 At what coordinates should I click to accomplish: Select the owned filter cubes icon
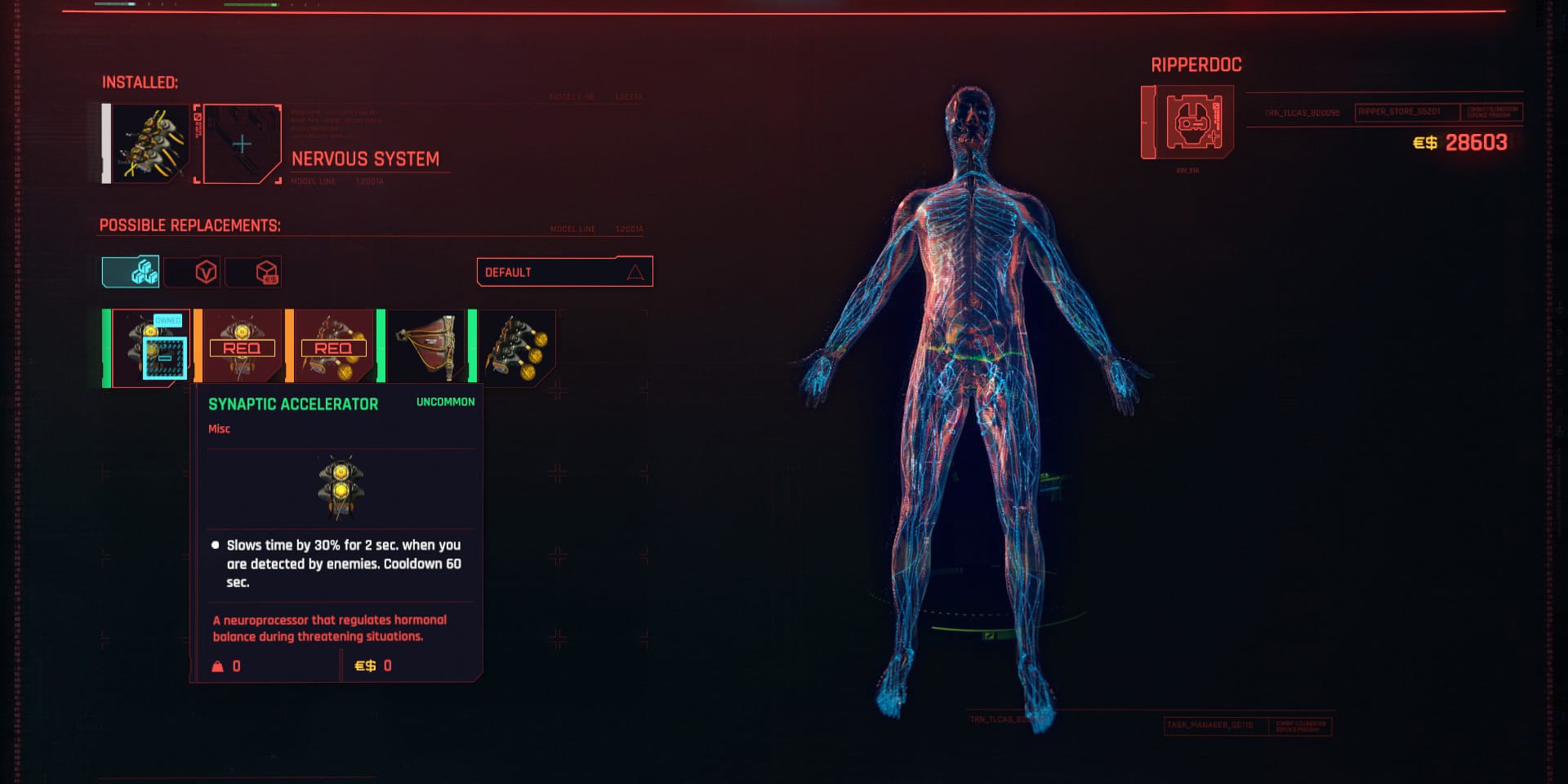[x=132, y=271]
